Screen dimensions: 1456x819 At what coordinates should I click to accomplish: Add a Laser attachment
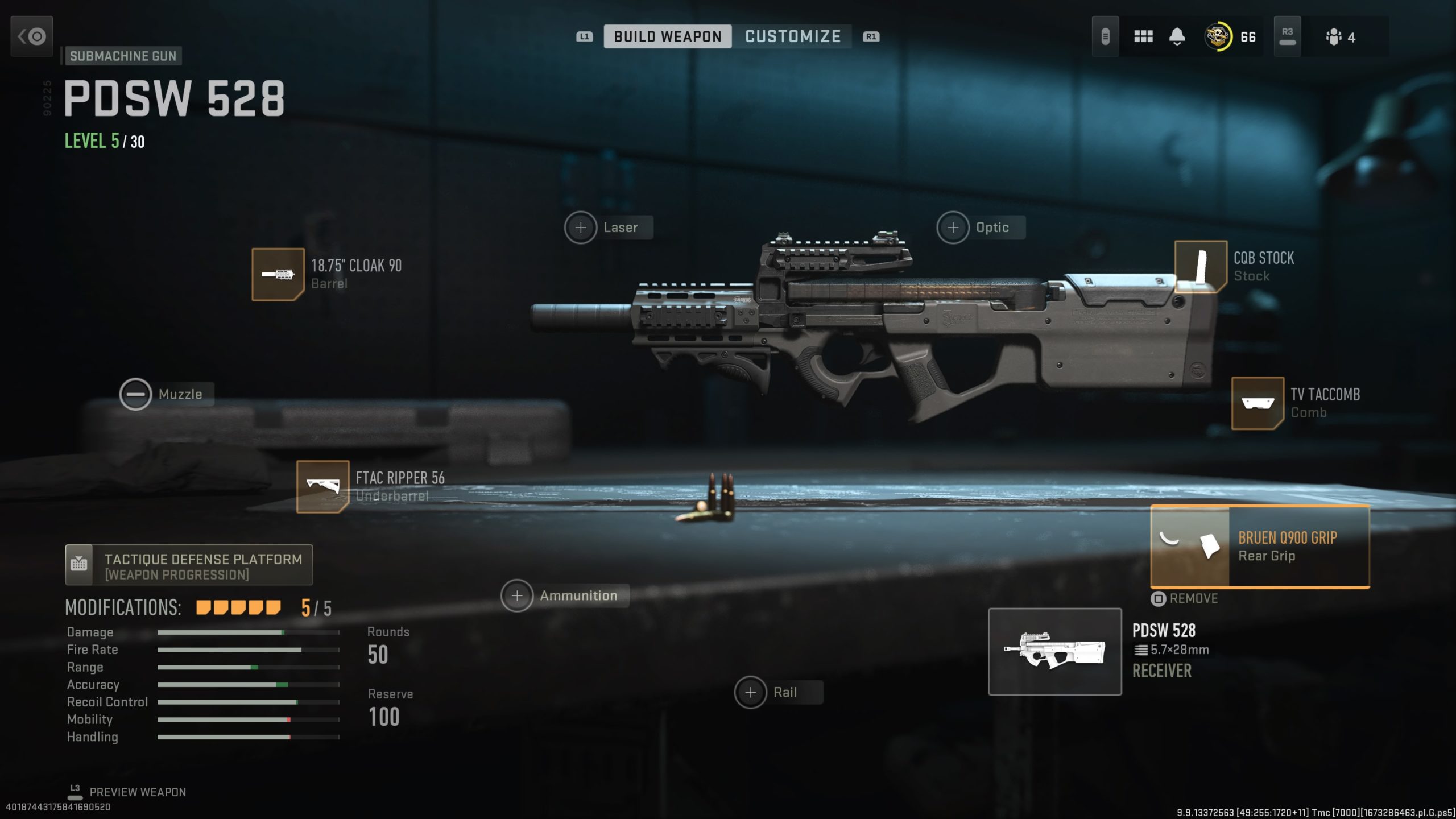tap(581, 227)
